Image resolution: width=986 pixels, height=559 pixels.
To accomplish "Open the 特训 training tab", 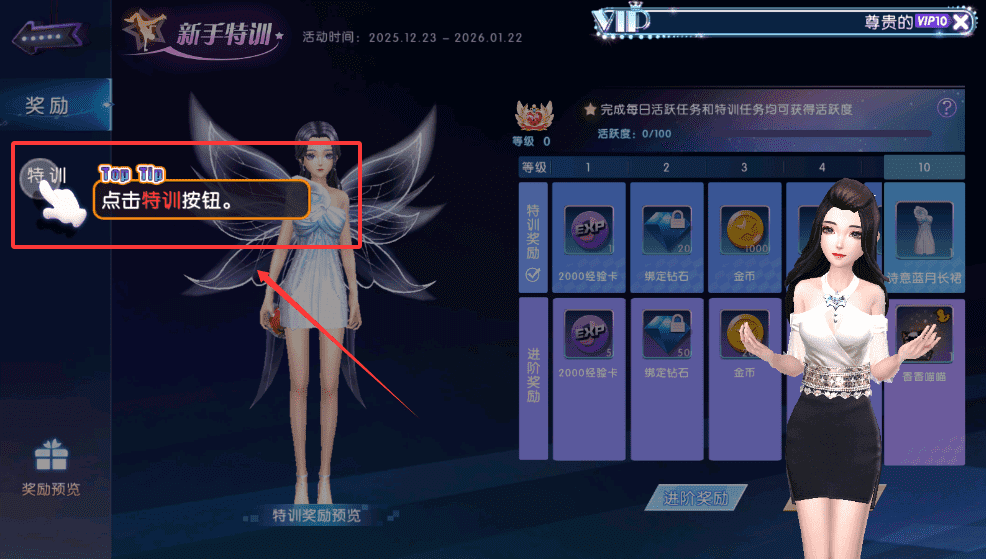I will coord(47,177).
